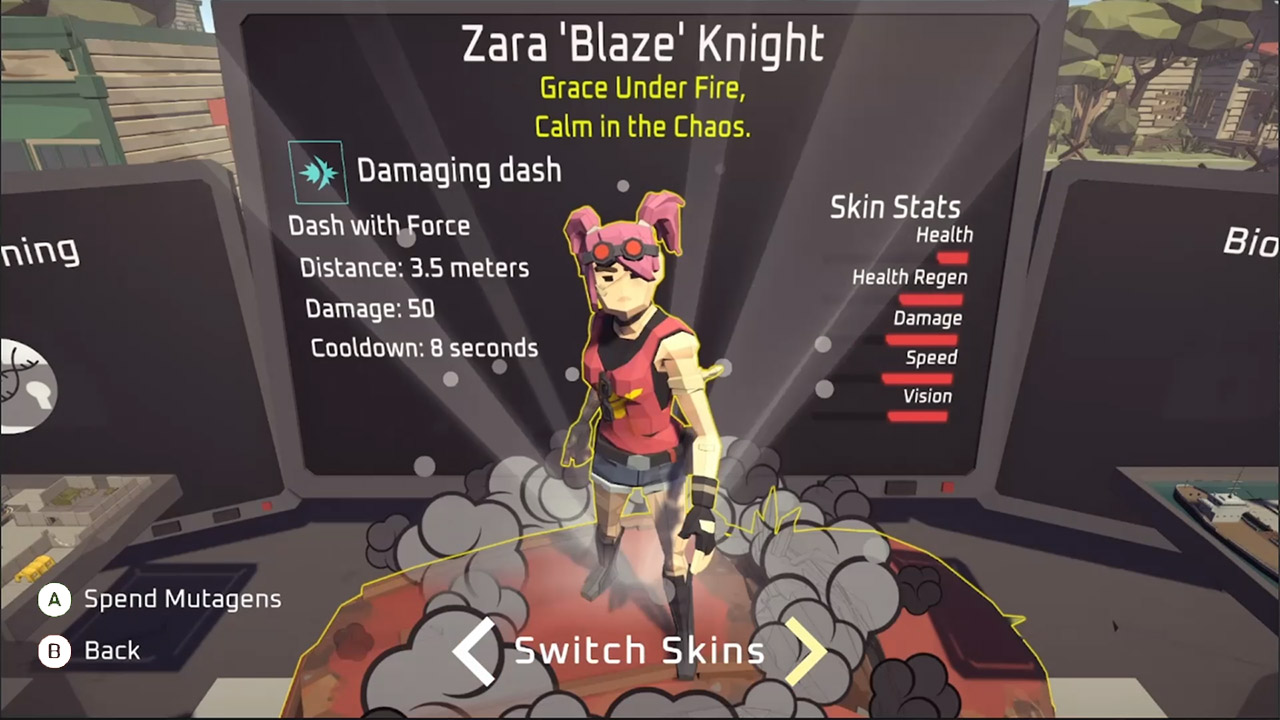The width and height of the screenshot is (1280, 720).
Task: Click the Speed stat bar
Action: click(918, 377)
